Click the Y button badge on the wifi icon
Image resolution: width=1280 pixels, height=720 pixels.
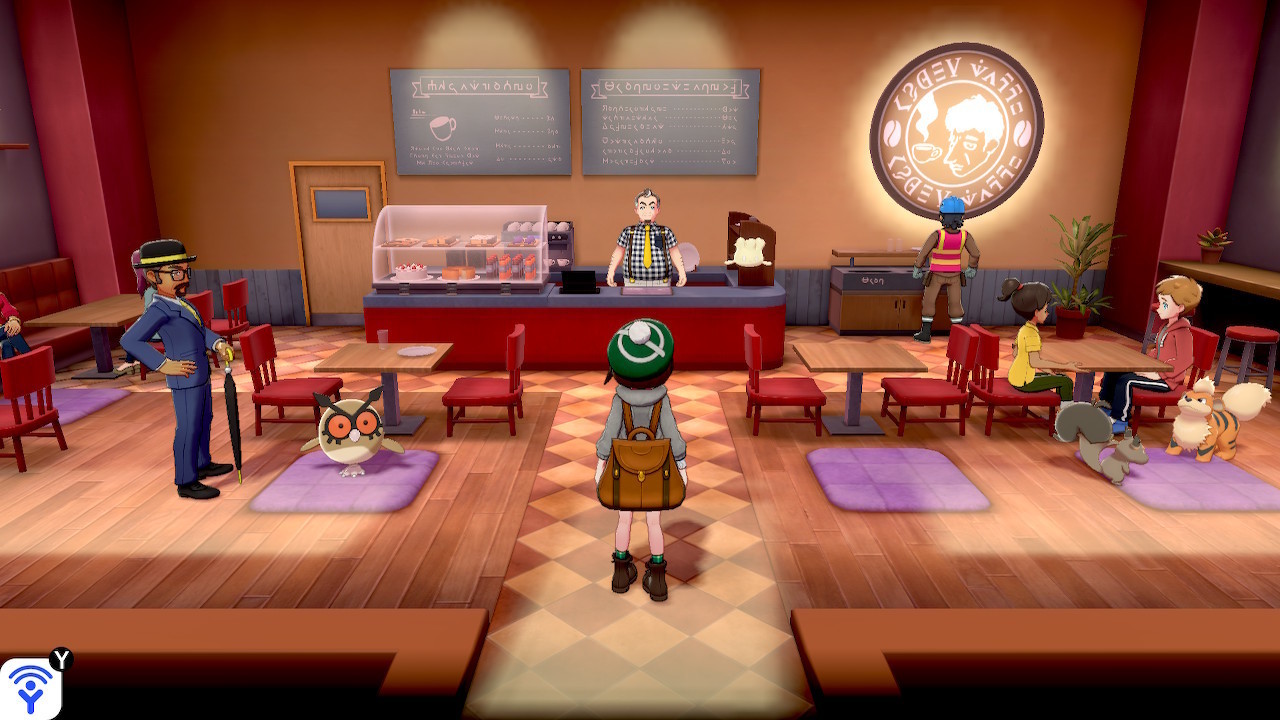[62, 659]
